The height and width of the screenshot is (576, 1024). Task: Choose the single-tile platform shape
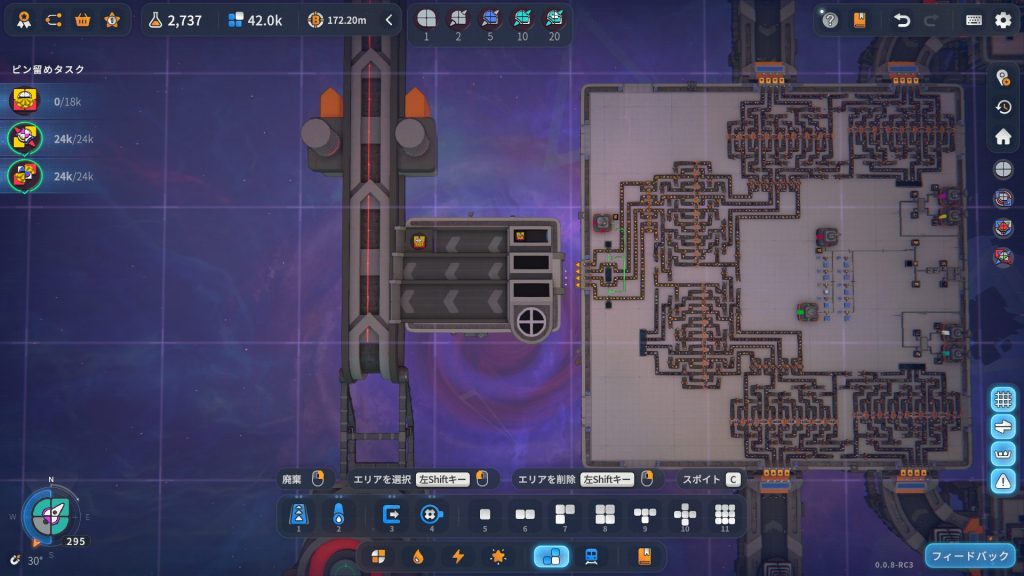tap(485, 514)
